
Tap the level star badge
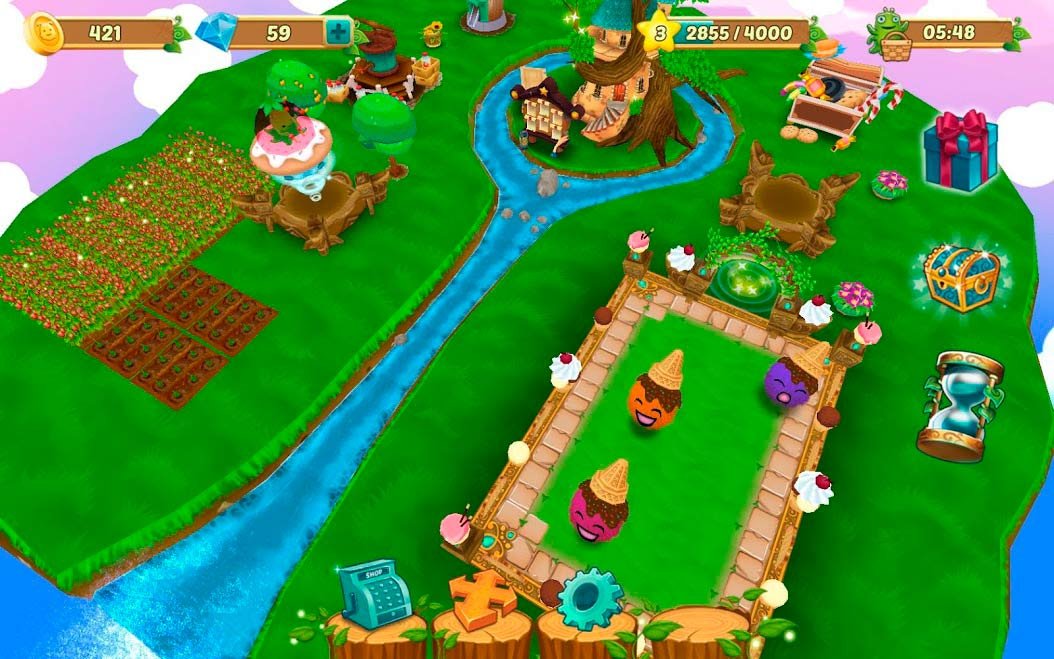[659, 33]
